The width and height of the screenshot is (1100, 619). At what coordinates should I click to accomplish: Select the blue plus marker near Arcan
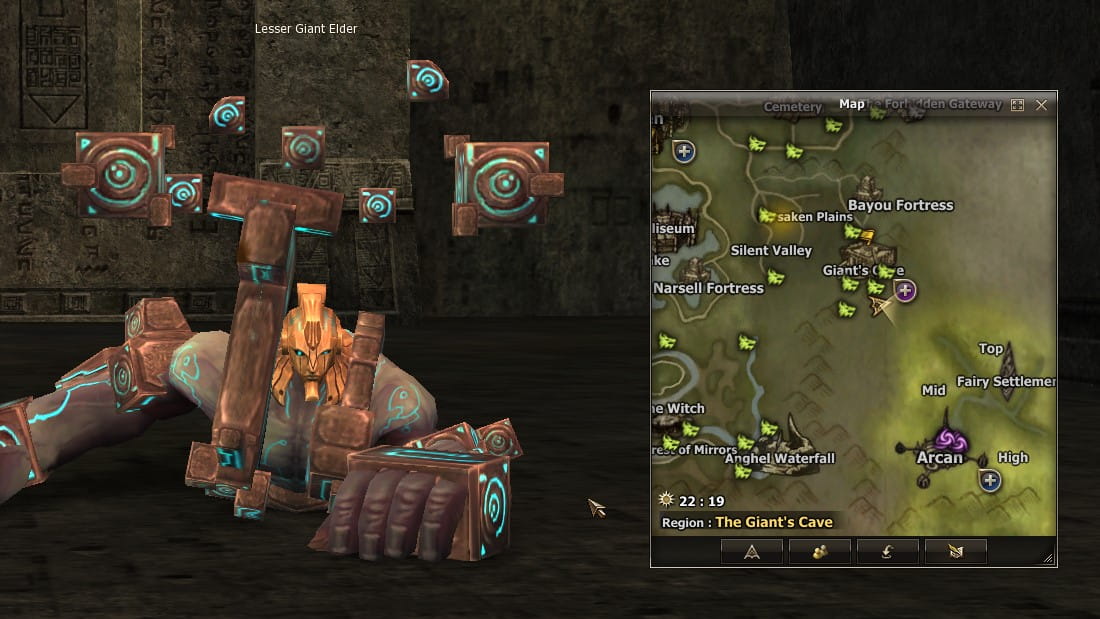click(x=990, y=481)
